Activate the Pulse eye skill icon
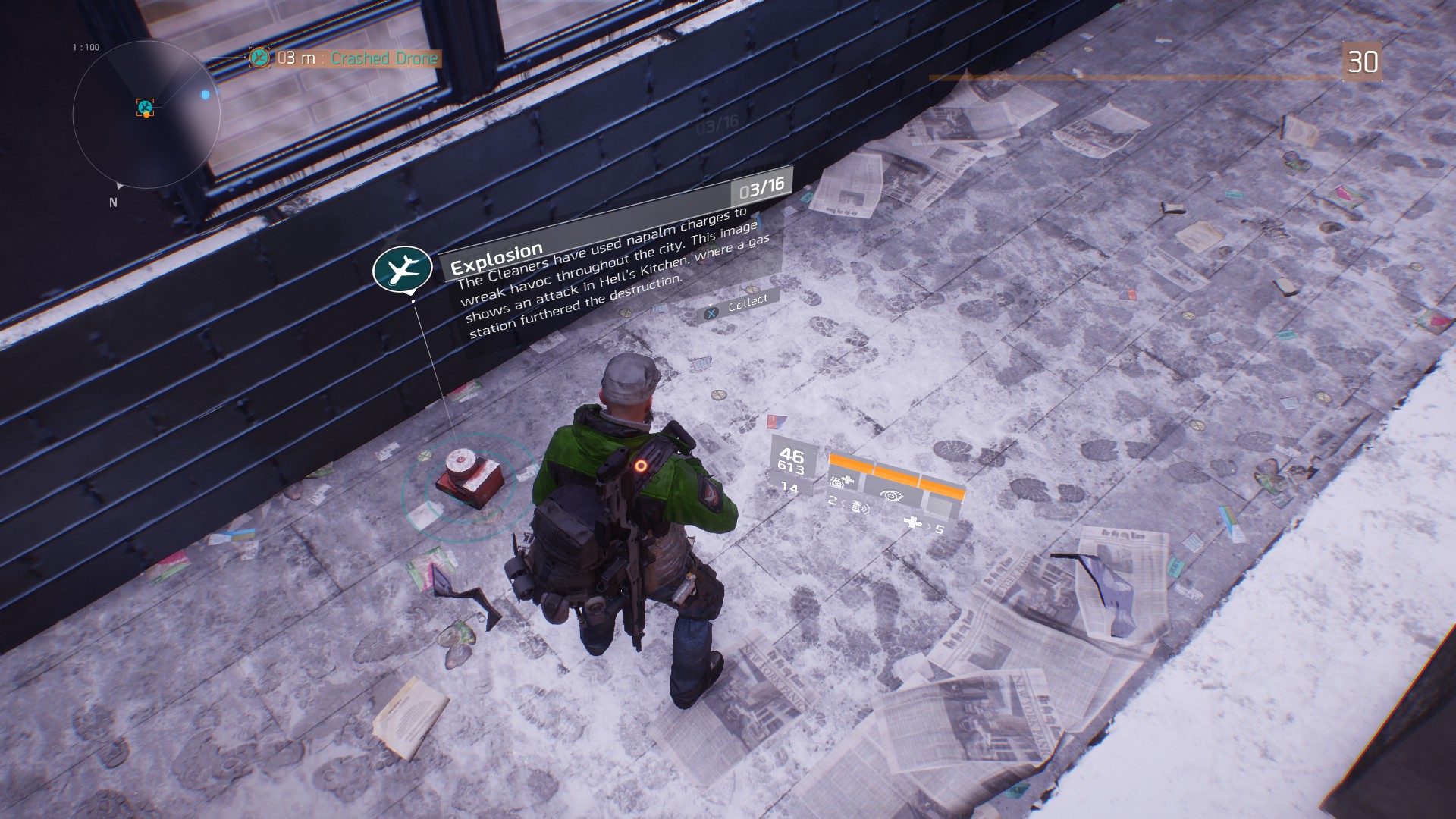Viewport: 1456px width, 819px height. pyautogui.click(x=892, y=496)
